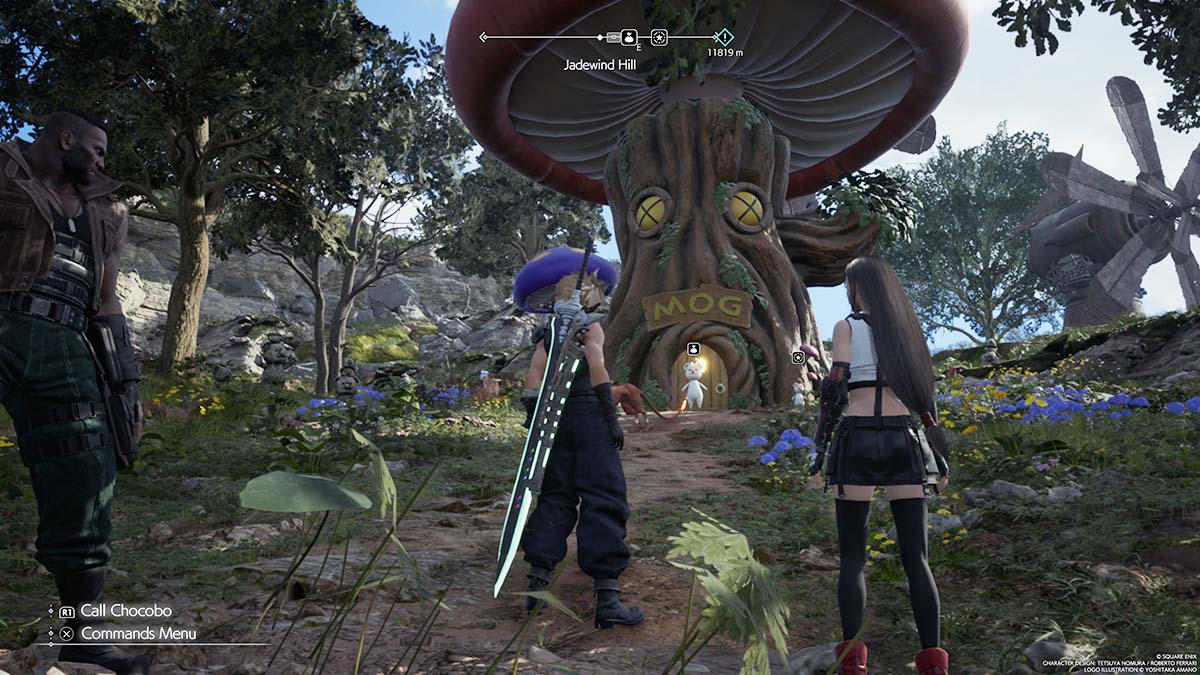This screenshot has height=675, width=1200.
Task: Select the moogle merchant icon on the compass
Action: tap(629, 37)
